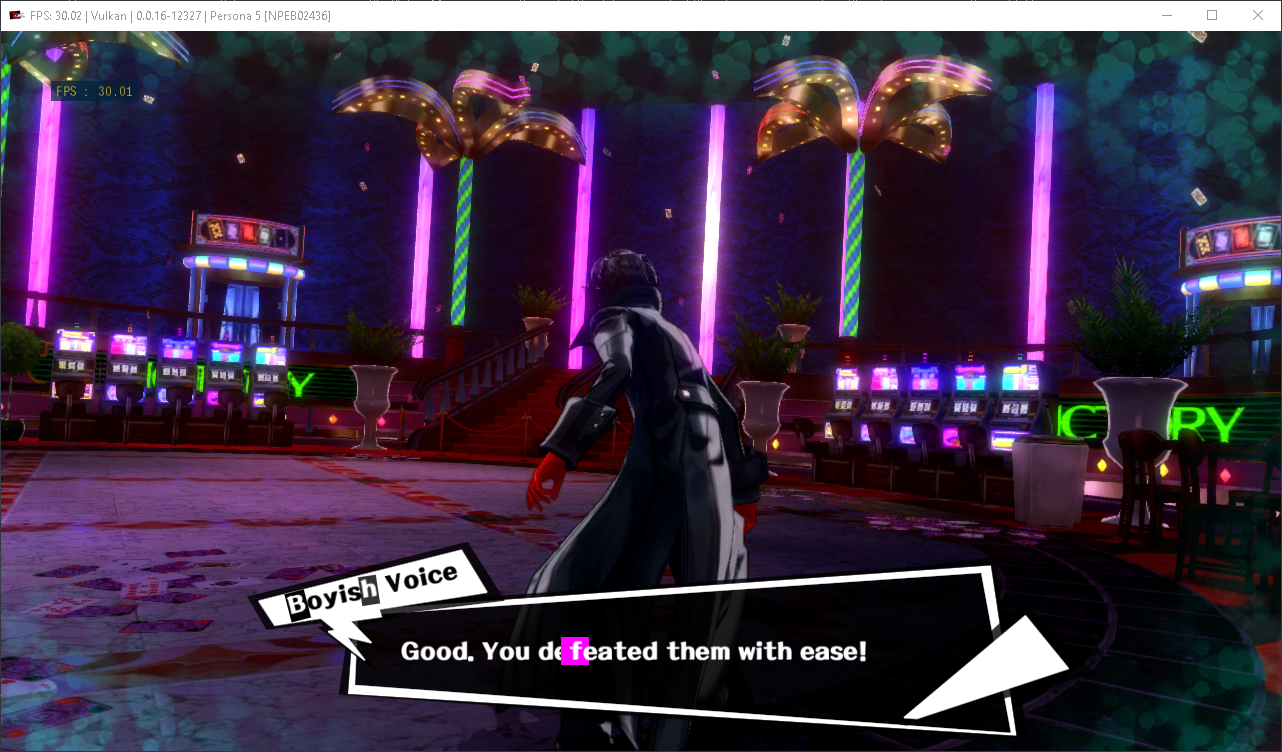
Task: Click the RPCS3 application icon in the title bar
Action: tap(18, 15)
